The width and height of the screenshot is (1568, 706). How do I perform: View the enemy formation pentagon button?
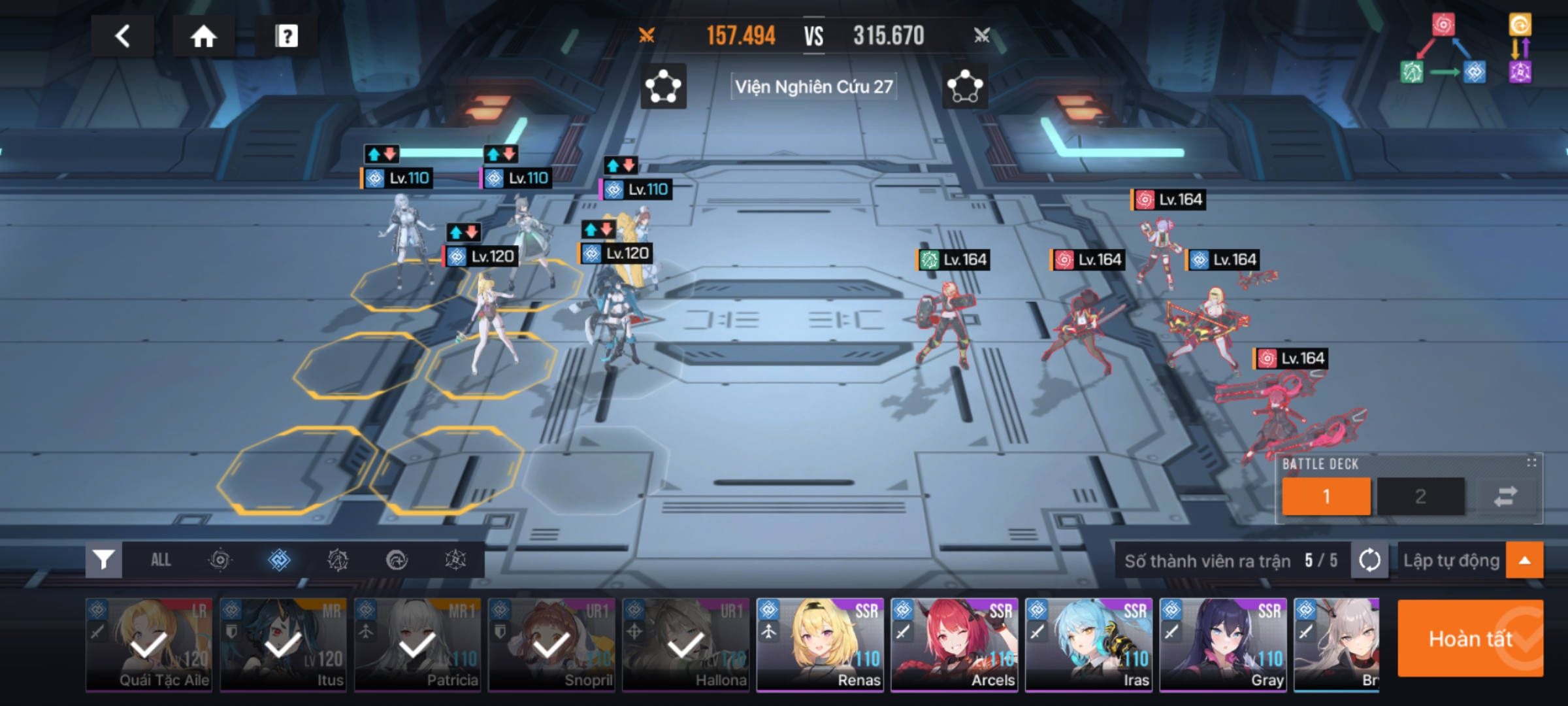965,86
